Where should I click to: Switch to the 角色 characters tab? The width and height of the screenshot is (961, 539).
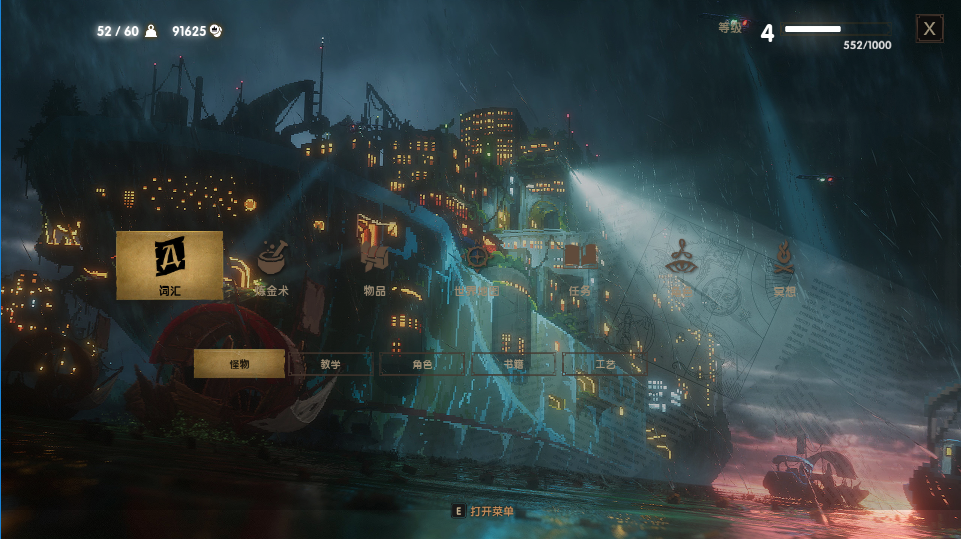click(422, 364)
